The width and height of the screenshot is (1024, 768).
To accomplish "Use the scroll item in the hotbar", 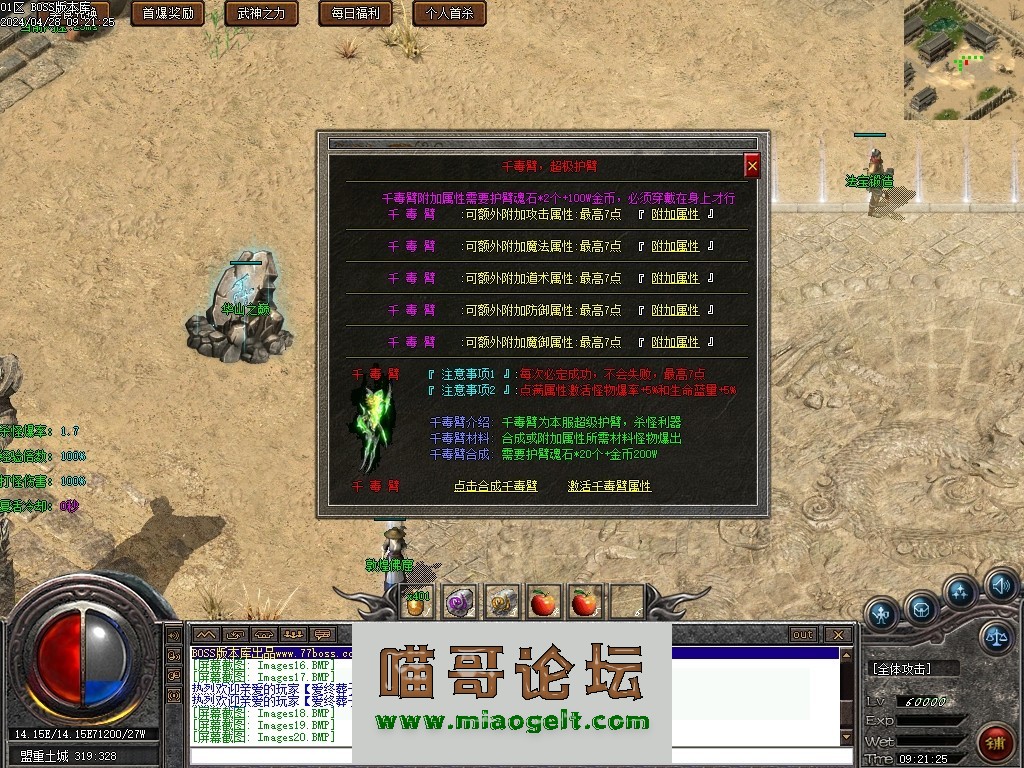I will point(502,601).
